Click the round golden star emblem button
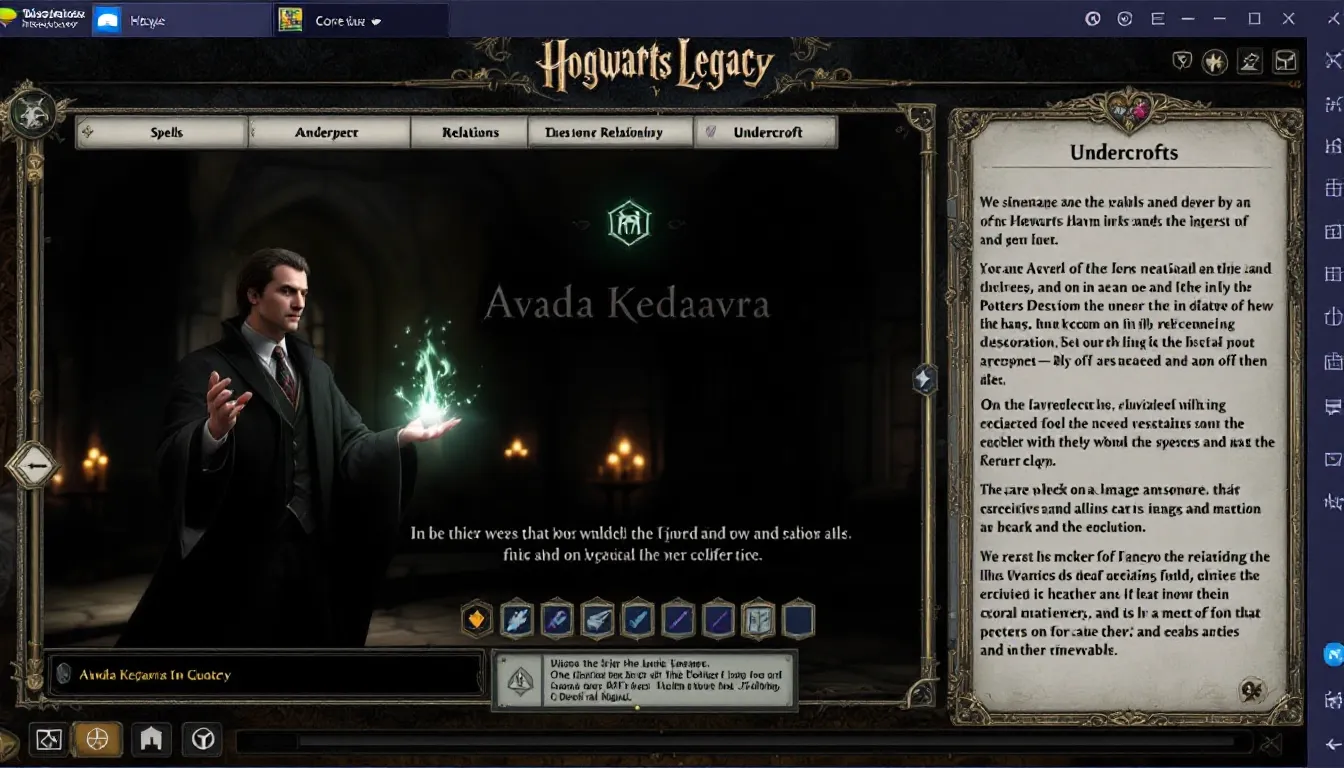 [1215, 62]
